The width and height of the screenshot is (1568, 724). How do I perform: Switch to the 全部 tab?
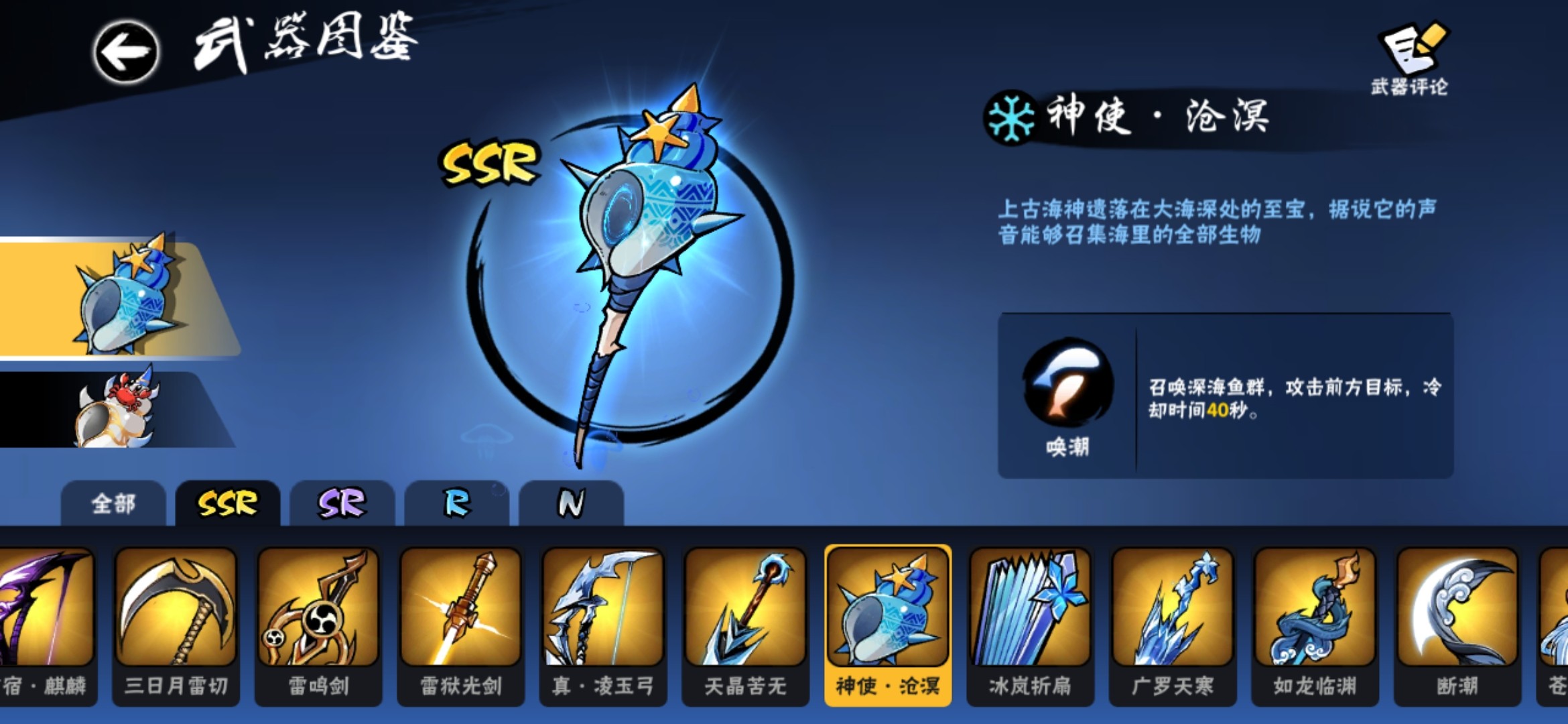tap(113, 503)
